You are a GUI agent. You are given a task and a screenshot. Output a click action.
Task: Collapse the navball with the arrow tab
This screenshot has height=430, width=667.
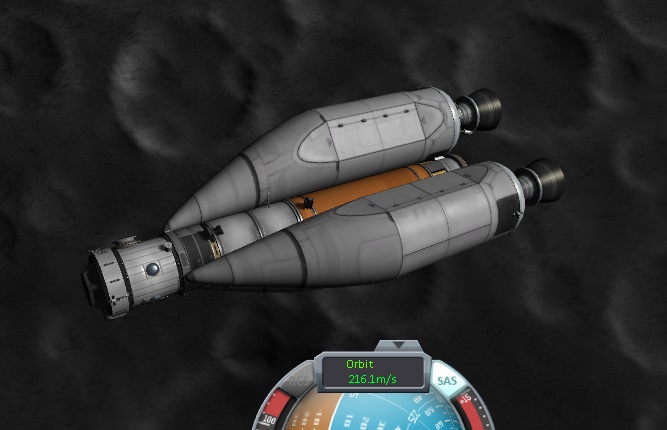coord(400,346)
